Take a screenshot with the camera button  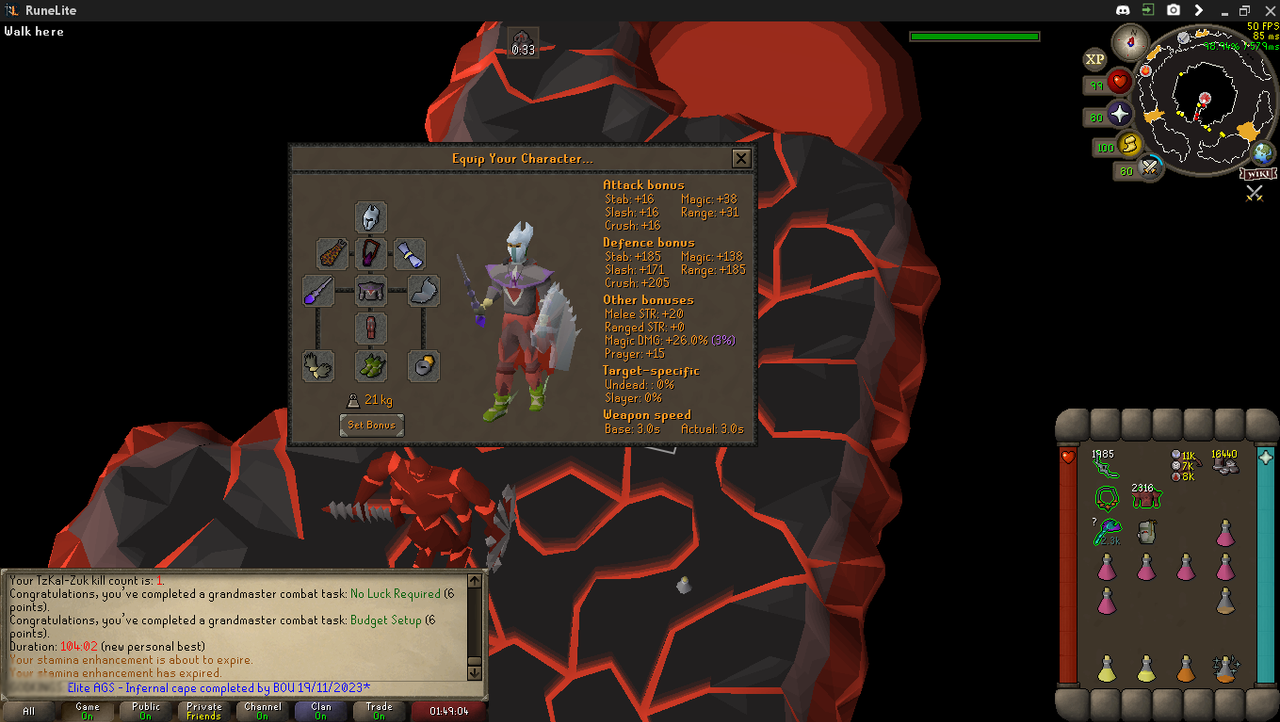pyautogui.click(x=1173, y=10)
